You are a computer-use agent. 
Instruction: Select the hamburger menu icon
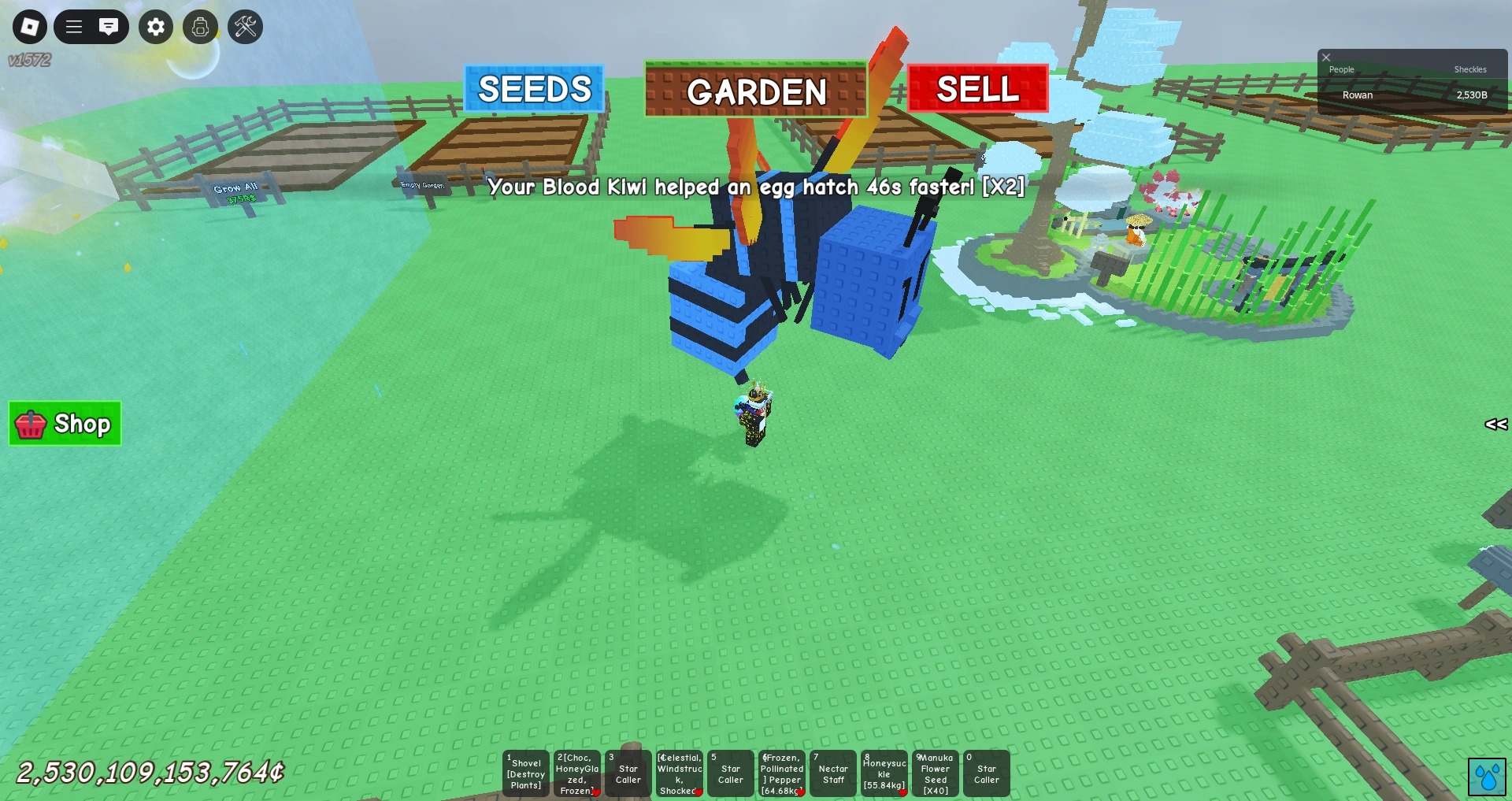click(74, 27)
